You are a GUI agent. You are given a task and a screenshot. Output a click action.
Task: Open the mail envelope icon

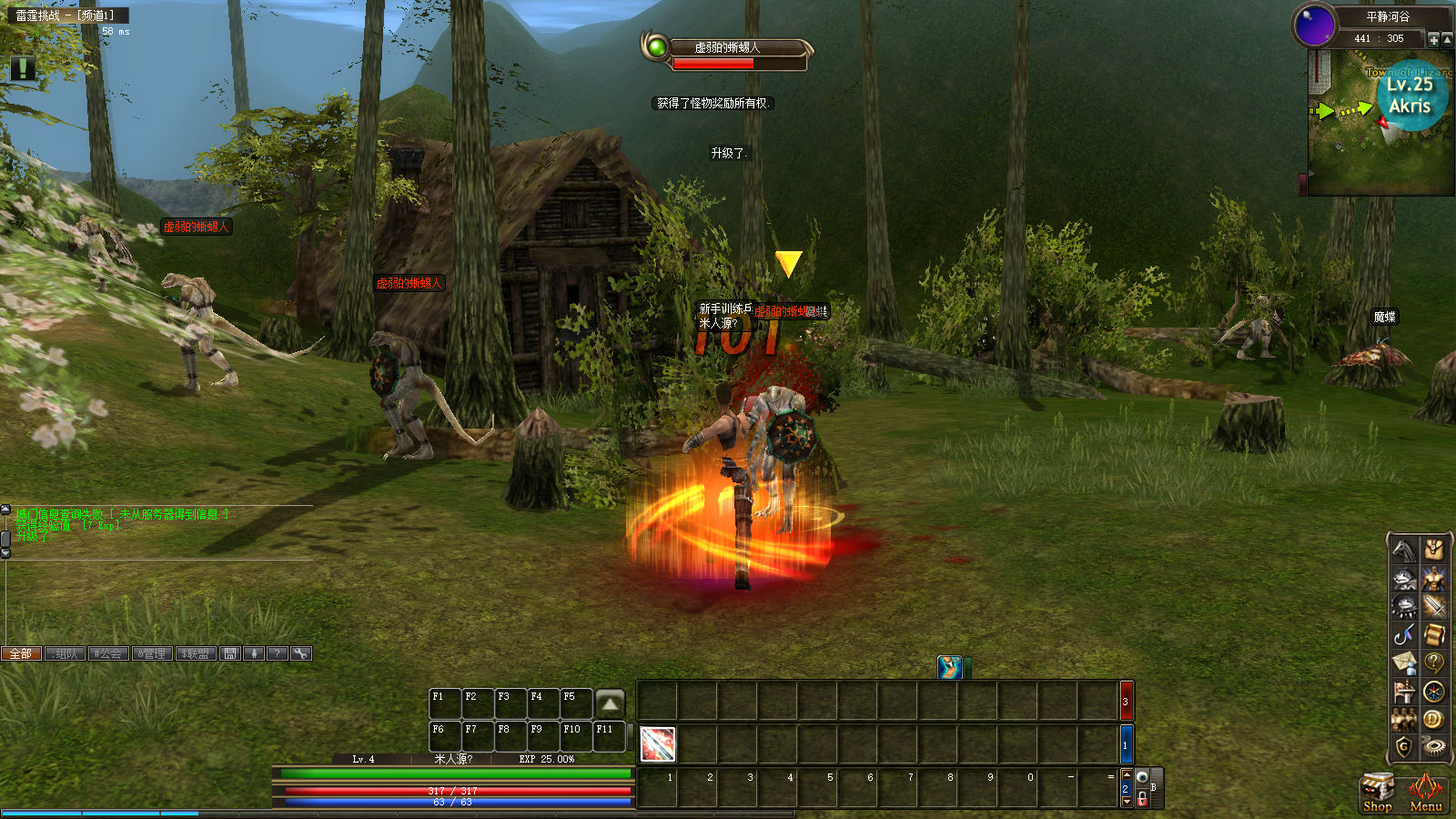point(1404,662)
